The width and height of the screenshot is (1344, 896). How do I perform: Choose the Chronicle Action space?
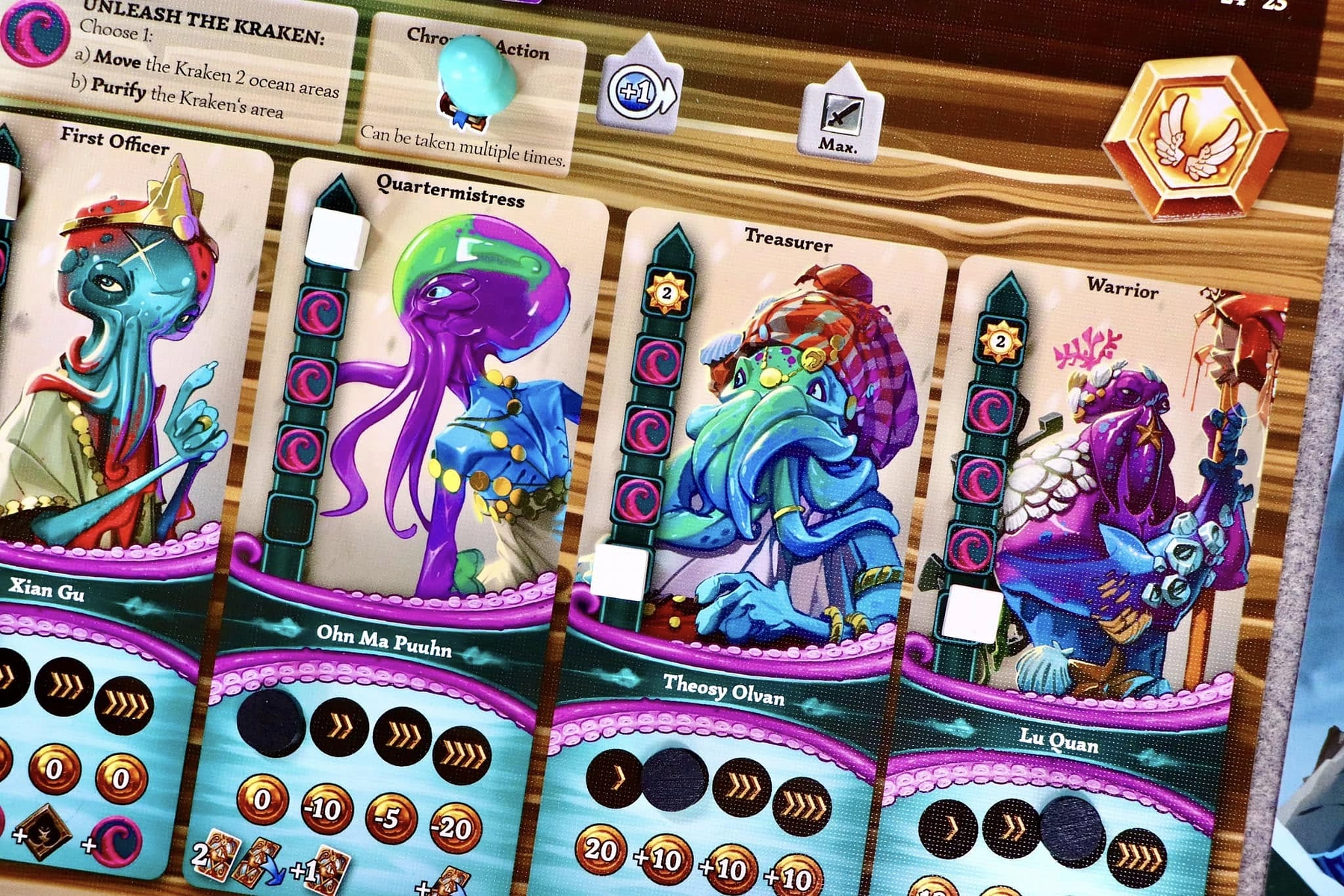click(472, 97)
